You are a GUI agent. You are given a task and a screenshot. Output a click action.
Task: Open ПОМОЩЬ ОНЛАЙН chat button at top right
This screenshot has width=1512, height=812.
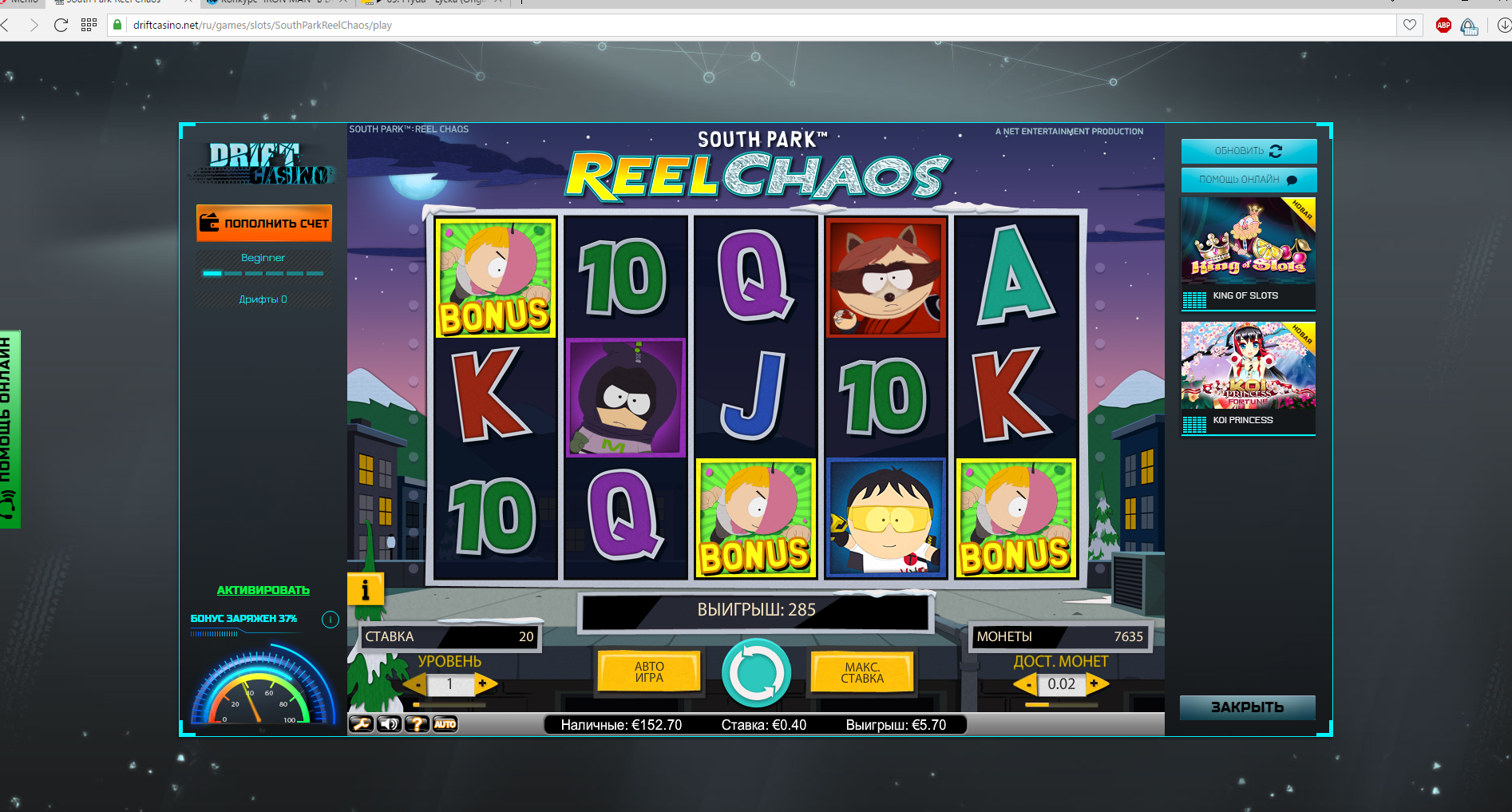(x=1248, y=180)
